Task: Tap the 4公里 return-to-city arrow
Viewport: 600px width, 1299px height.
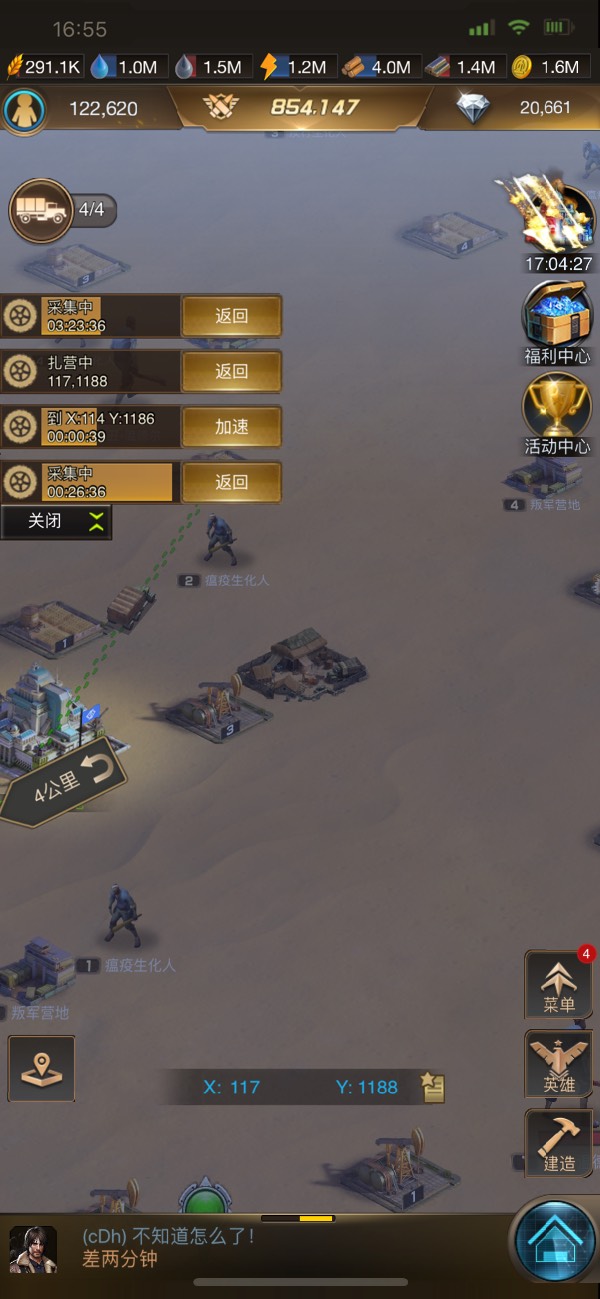Action: click(65, 782)
